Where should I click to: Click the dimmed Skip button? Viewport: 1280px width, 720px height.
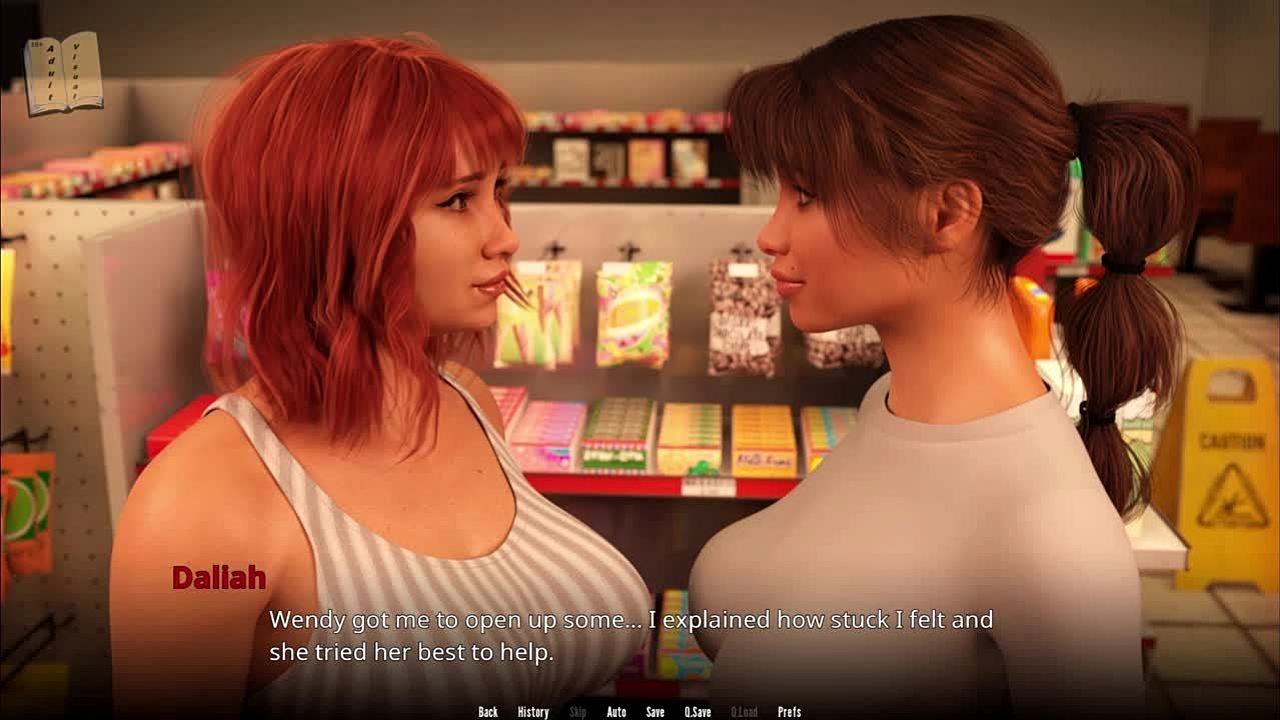click(578, 712)
